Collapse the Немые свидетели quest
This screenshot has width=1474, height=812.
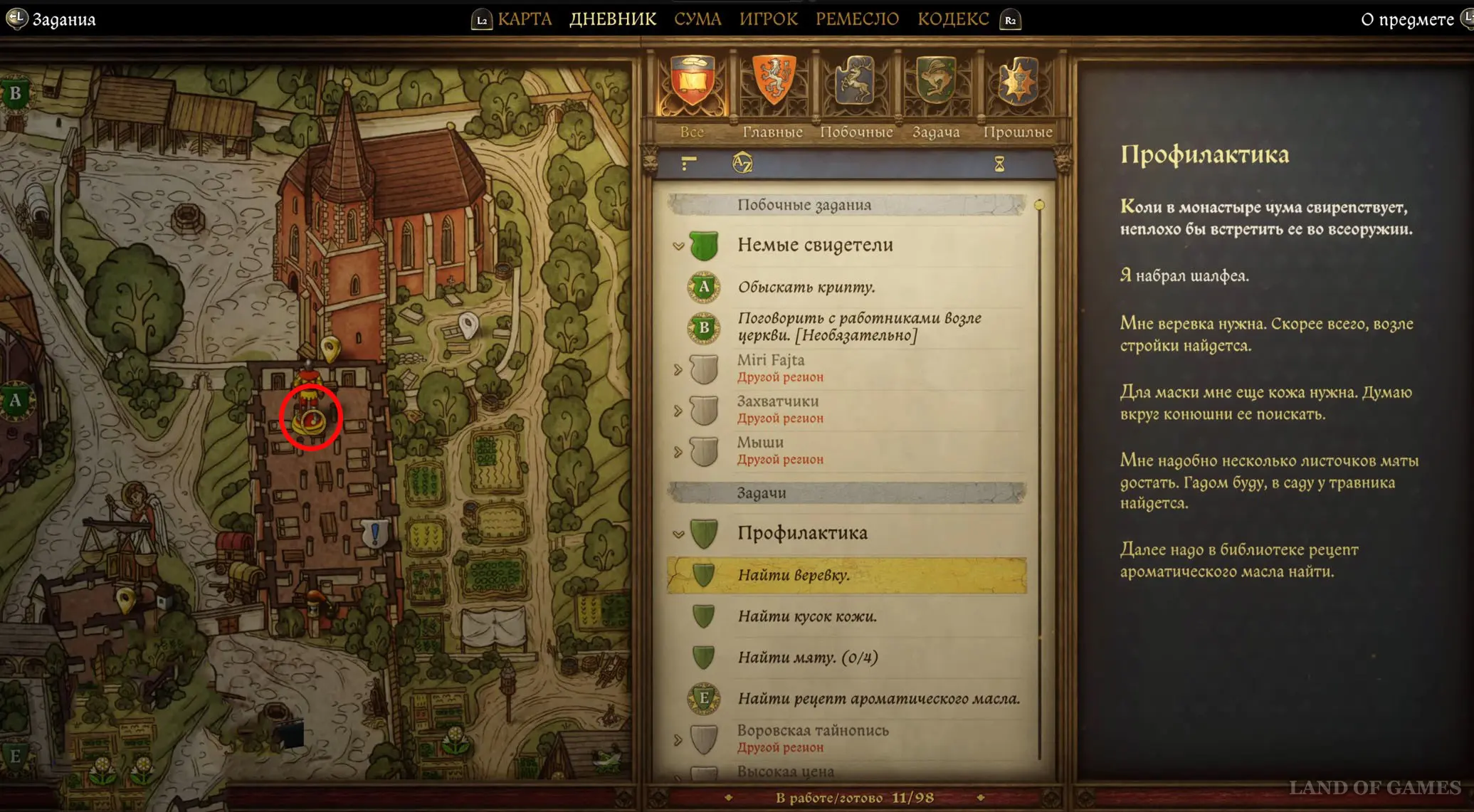(678, 246)
